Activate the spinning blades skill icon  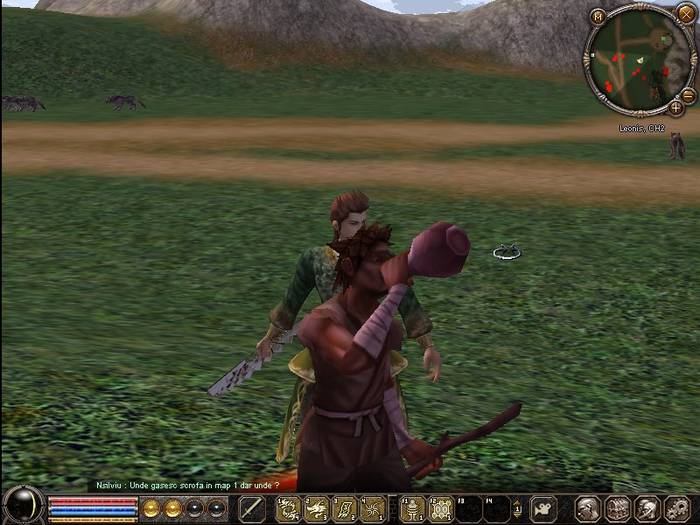[372, 509]
